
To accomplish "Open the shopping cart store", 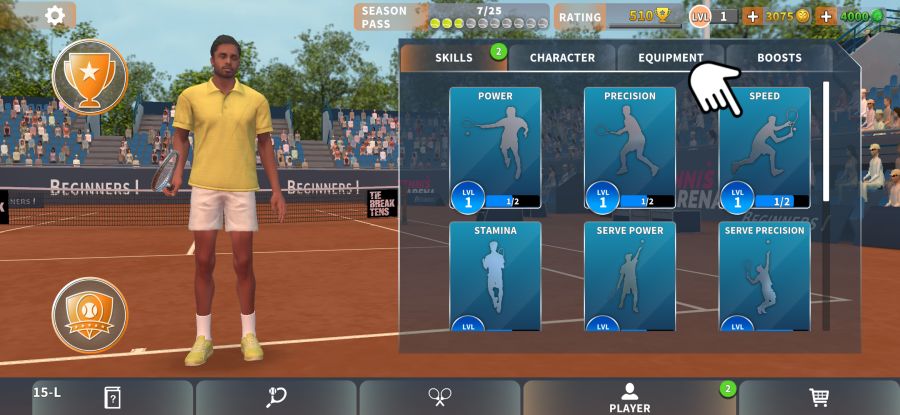I will click(819, 397).
